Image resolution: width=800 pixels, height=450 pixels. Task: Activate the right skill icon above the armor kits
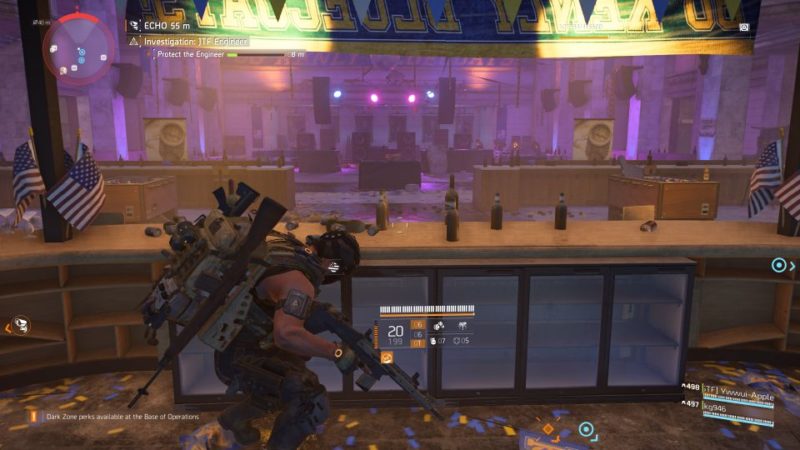pos(464,325)
